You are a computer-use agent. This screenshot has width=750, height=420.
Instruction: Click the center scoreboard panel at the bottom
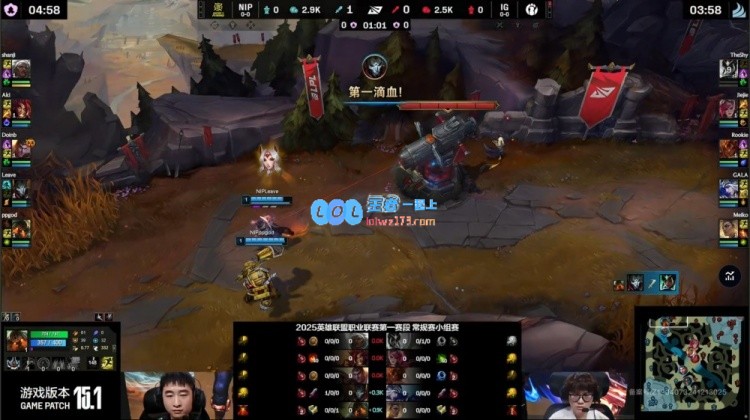pos(377,370)
